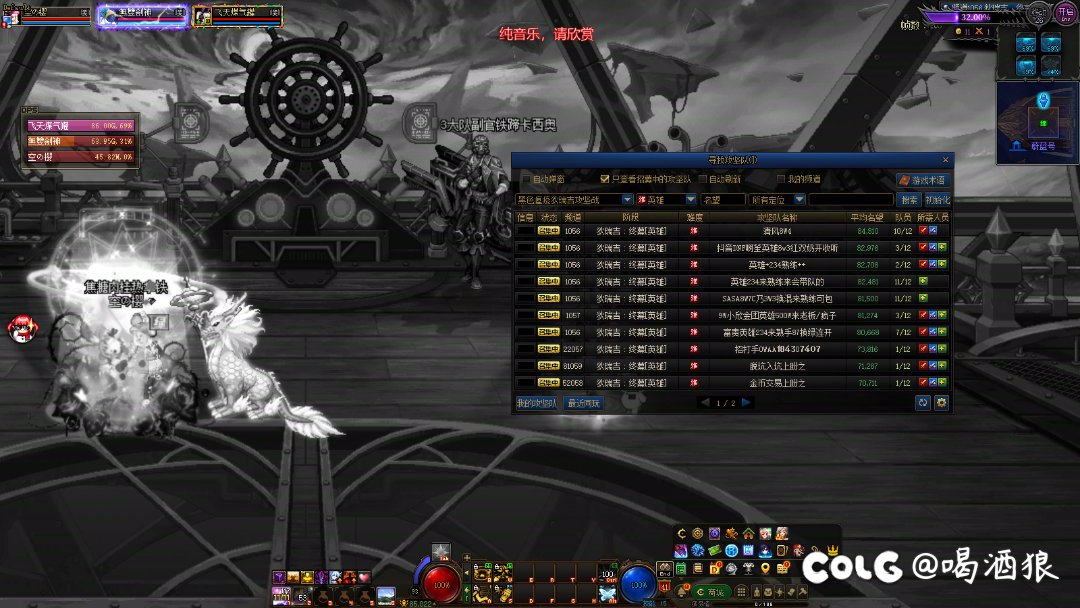Viewport: 1080px width, 608px height.
Task: Go to next page of party list
Action: click(x=746, y=403)
